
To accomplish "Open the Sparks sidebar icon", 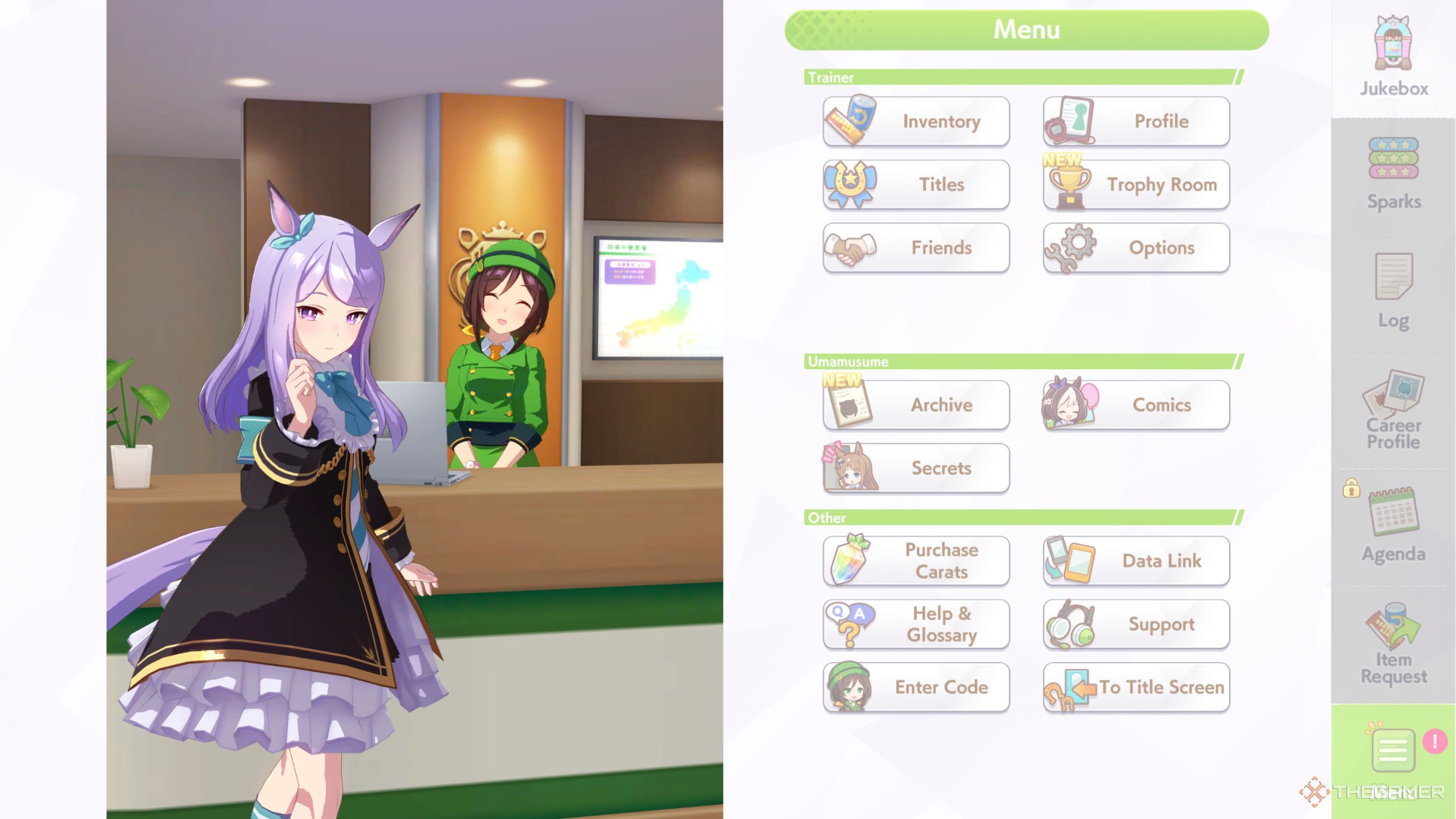I will coord(1393,173).
